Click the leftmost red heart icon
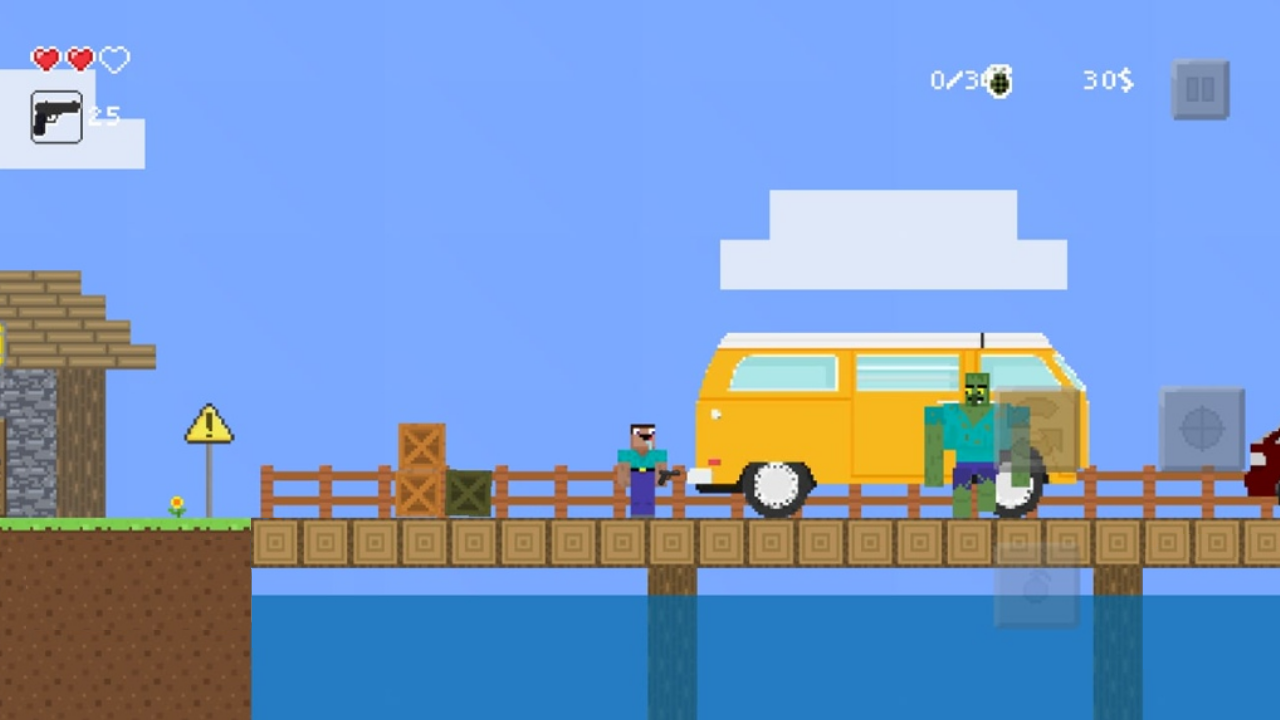Screen dimensions: 1280x720 (46, 60)
